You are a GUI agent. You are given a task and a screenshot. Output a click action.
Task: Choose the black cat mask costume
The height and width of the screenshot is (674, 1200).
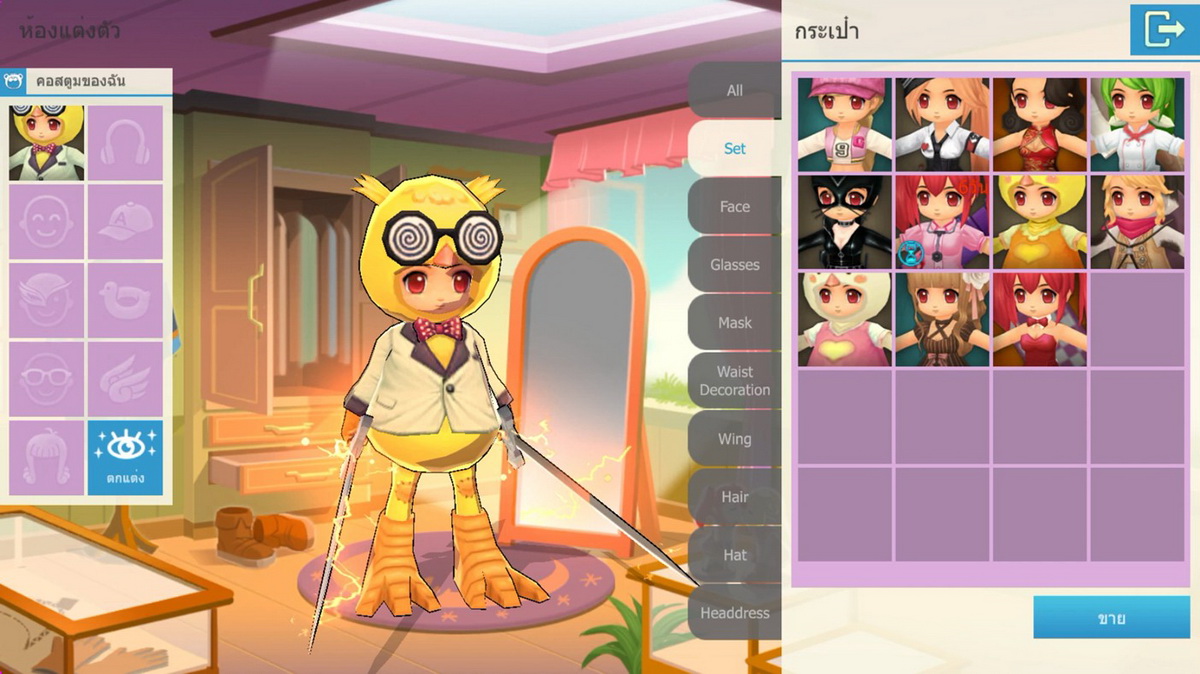(x=844, y=222)
